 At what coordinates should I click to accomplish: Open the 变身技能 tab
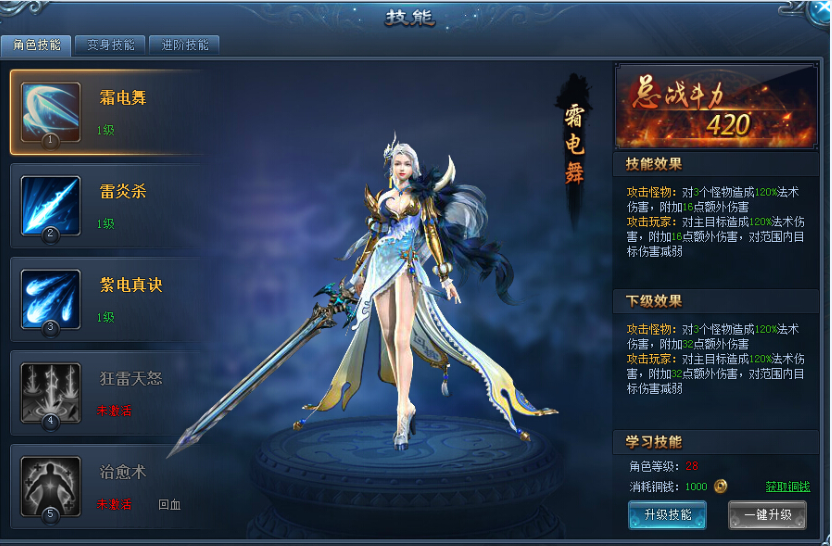110,45
